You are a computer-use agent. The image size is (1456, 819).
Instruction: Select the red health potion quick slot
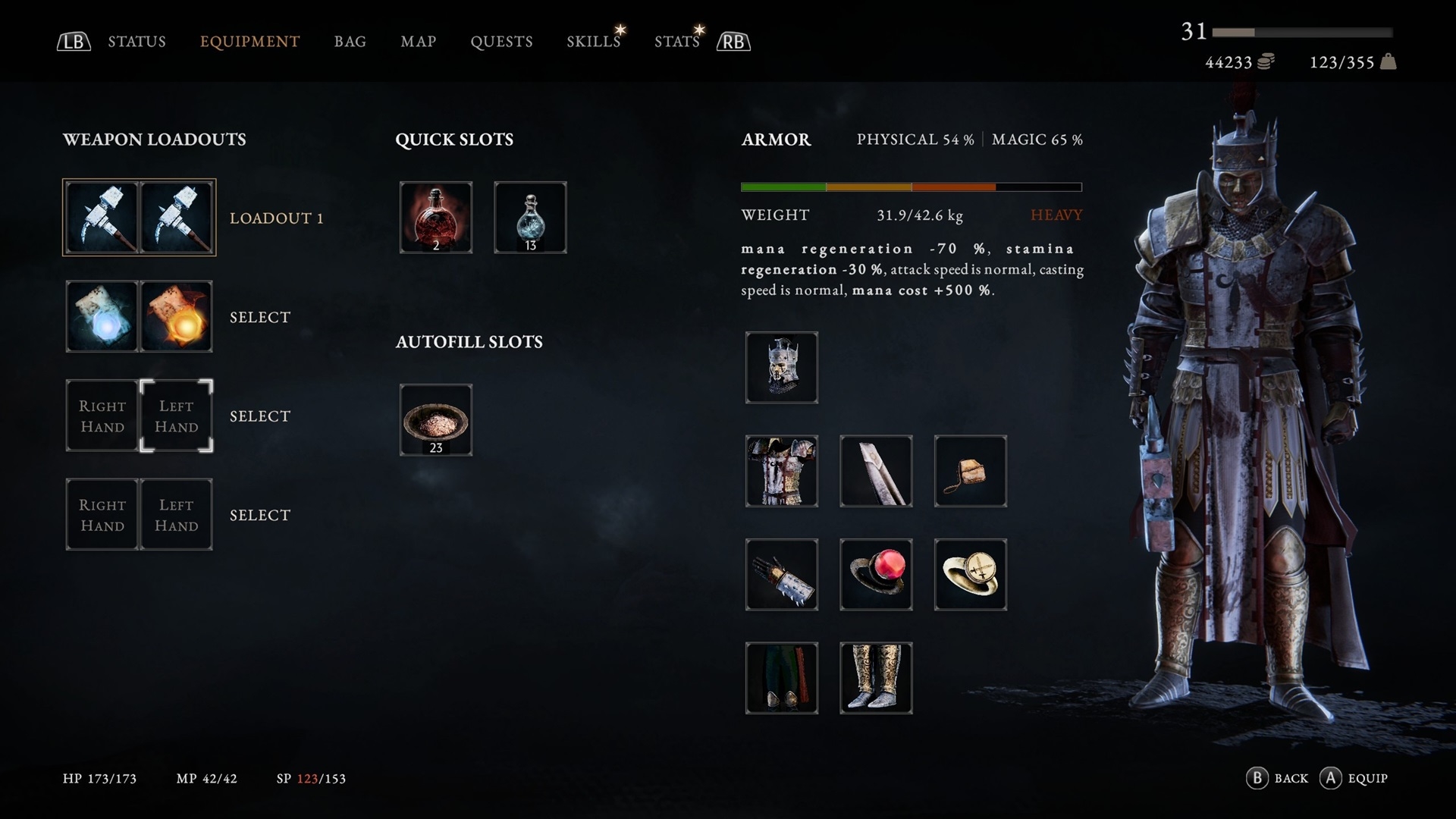436,218
